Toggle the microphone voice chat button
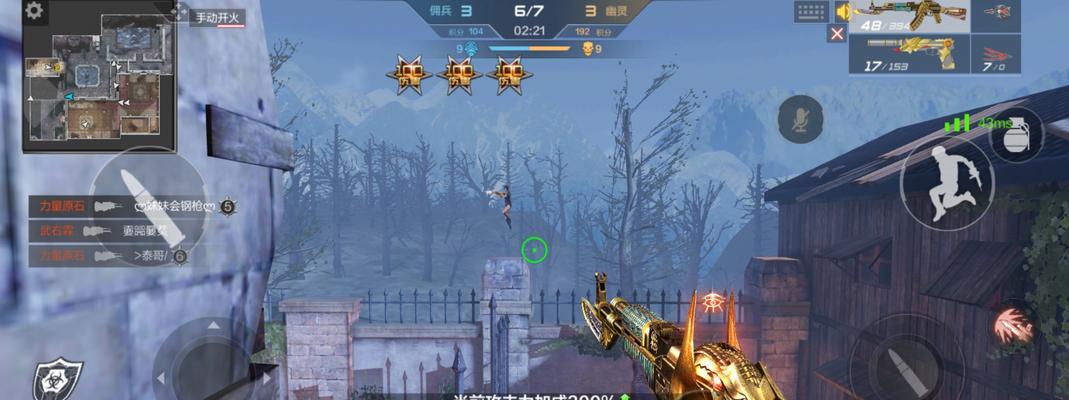 pyautogui.click(x=800, y=119)
